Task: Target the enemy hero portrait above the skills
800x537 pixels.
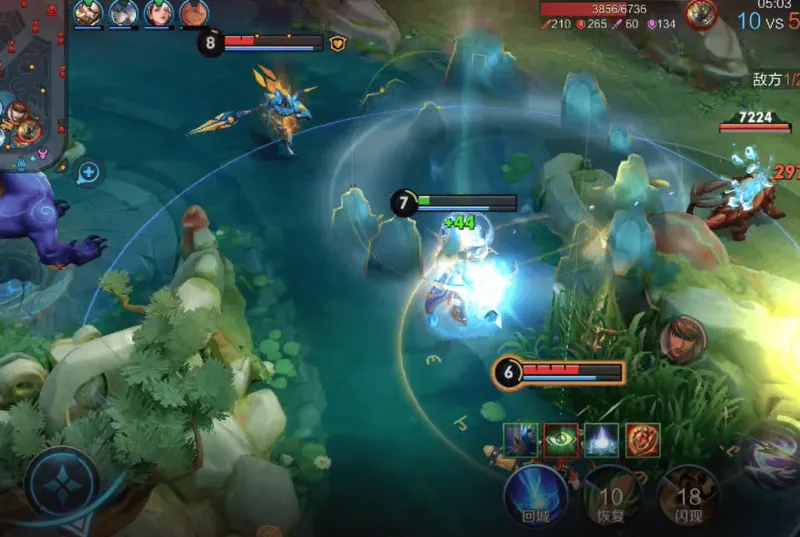Action: click(684, 340)
